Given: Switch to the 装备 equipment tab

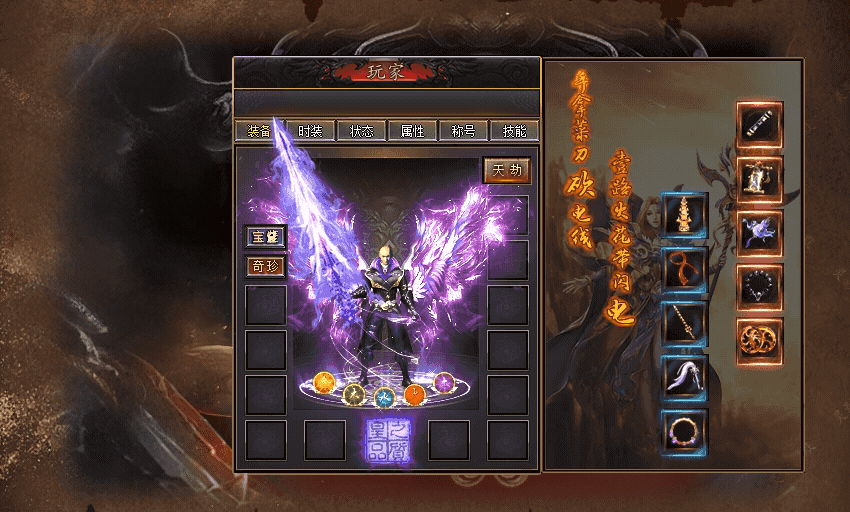Looking at the screenshot, I should pos(259,131).
